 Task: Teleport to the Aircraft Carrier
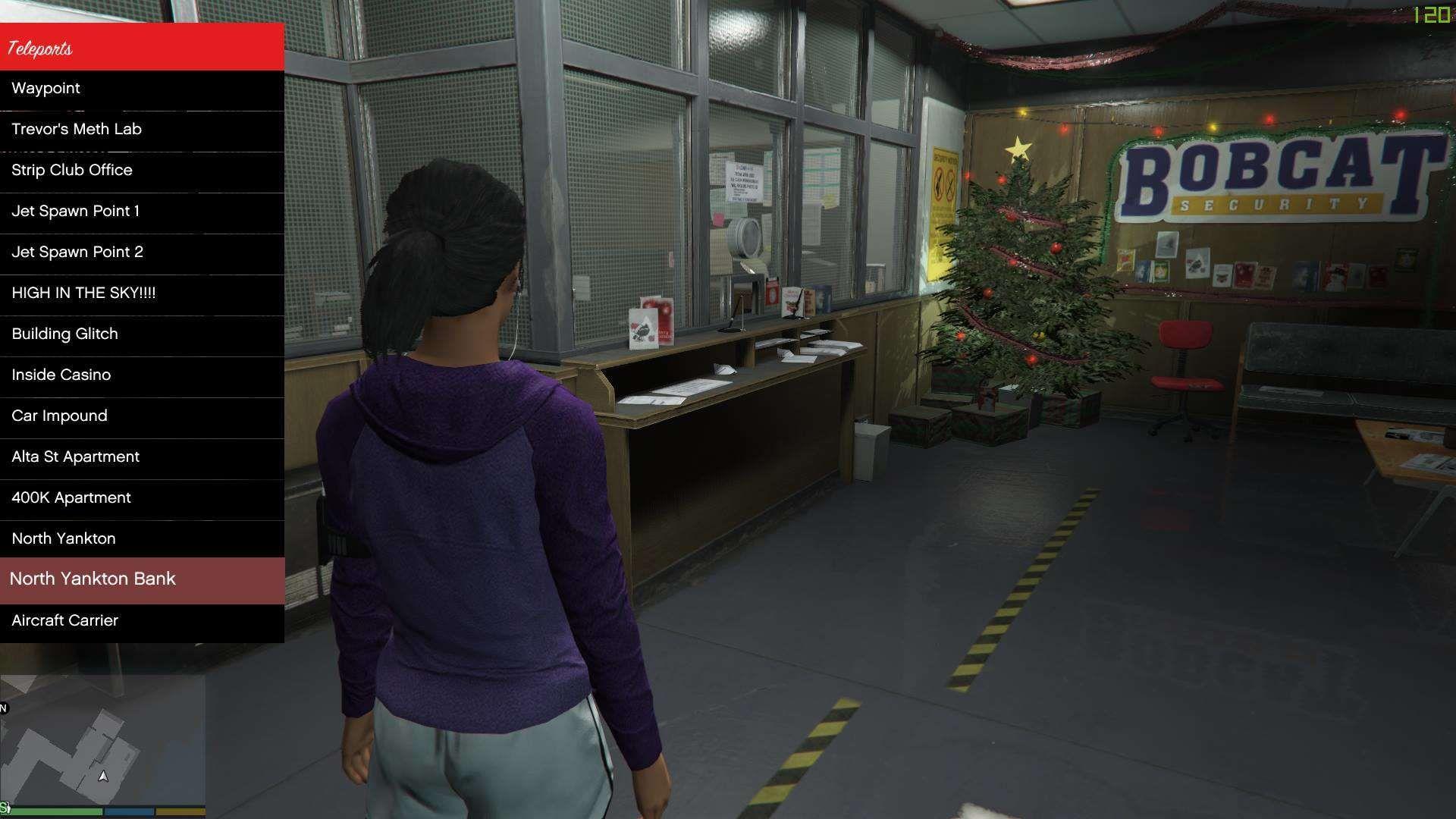click(x=142, y=621)
